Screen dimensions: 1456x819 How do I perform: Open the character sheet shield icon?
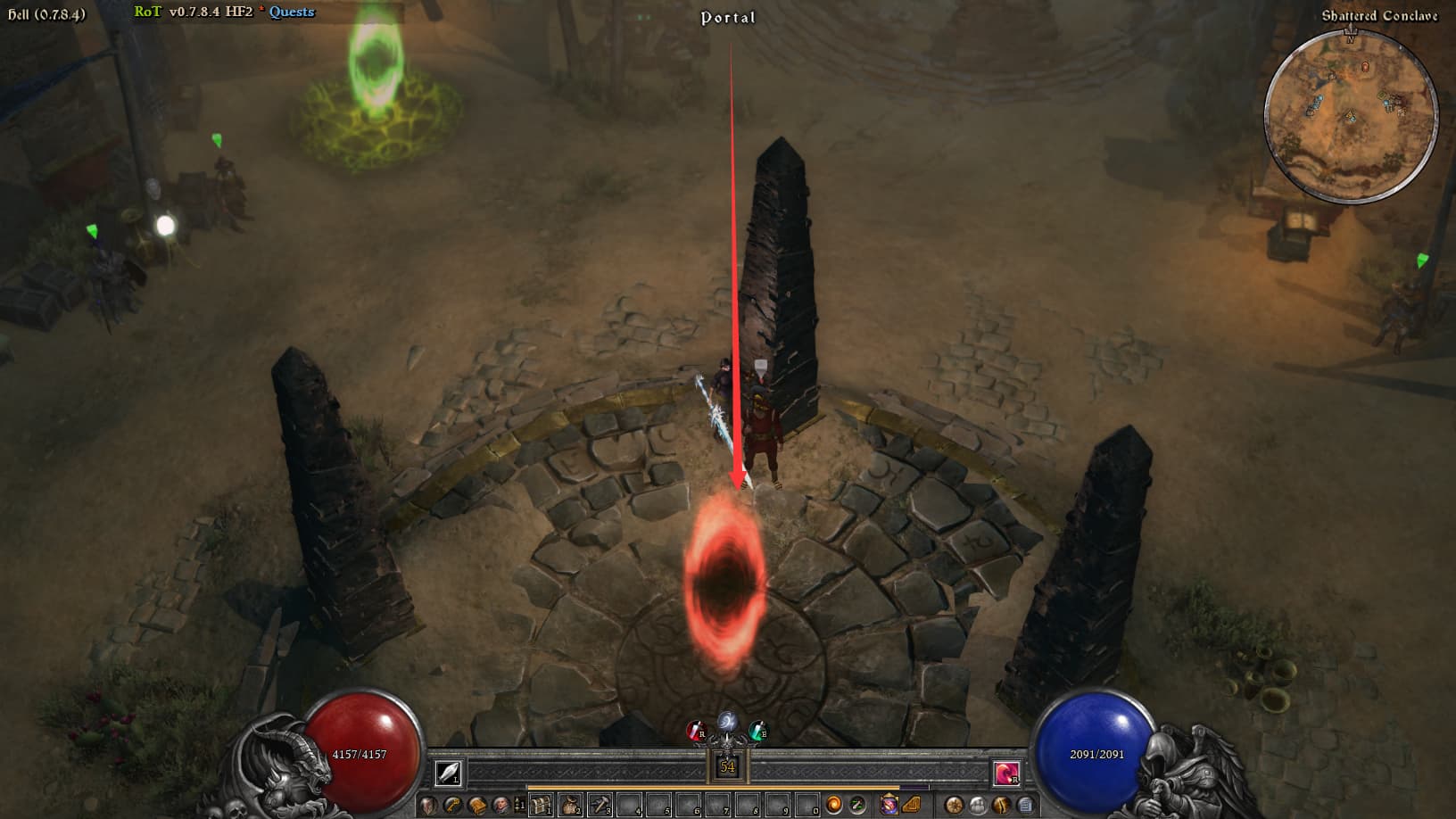(429, 806)
